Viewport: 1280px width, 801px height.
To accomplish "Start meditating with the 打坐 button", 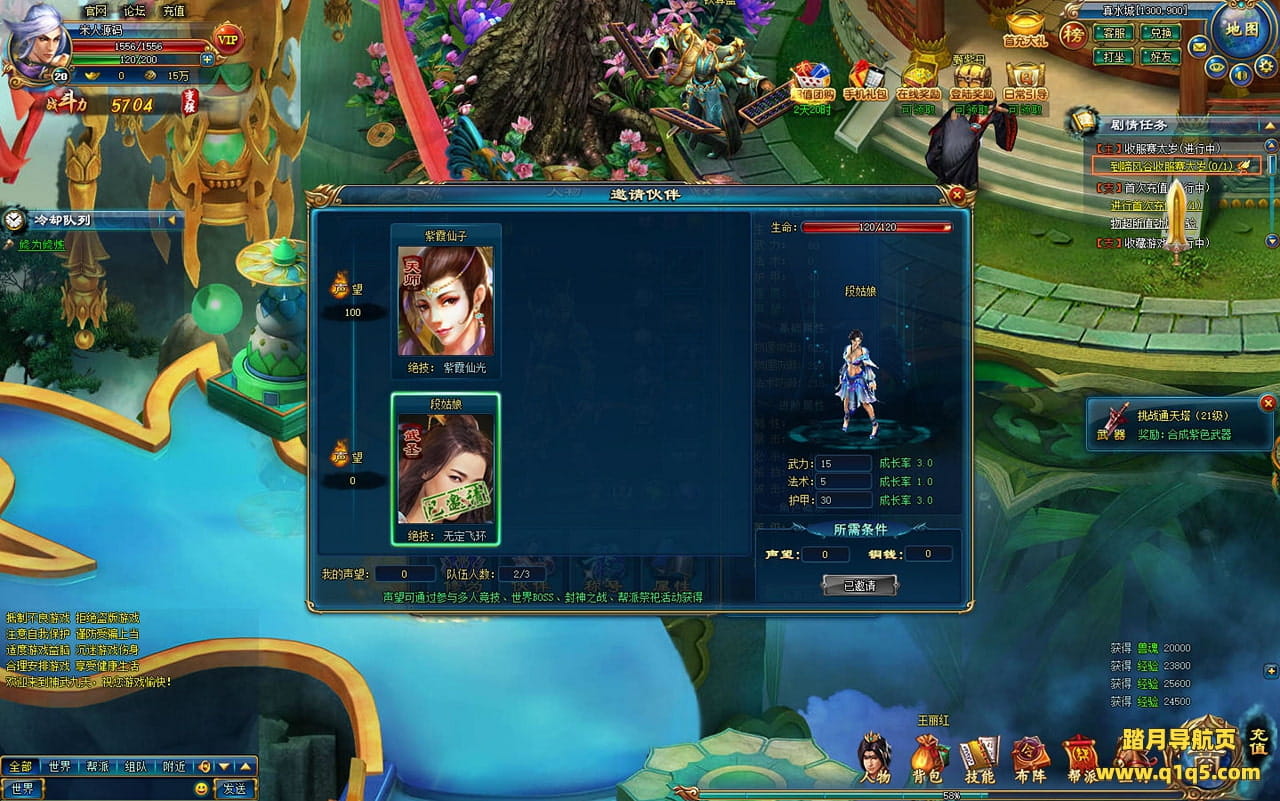I will [1111, 57].
